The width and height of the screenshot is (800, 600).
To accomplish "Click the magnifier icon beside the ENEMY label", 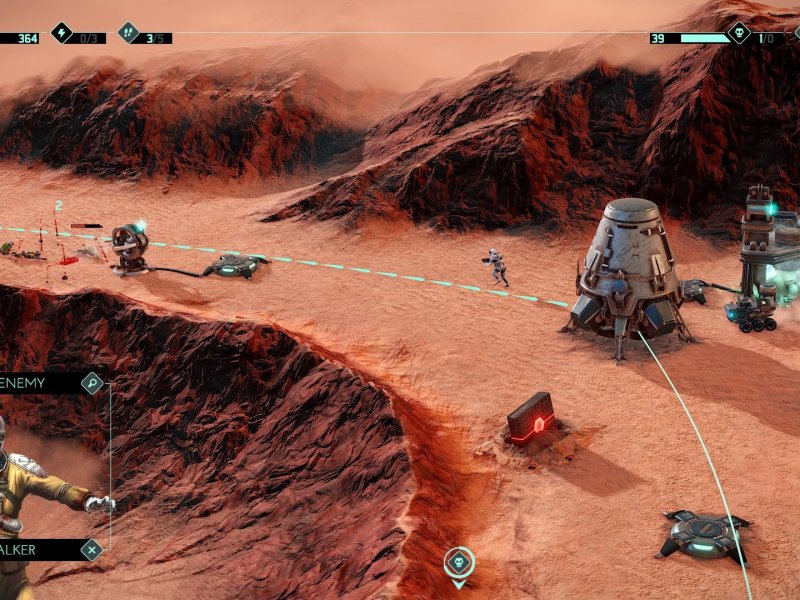I will point(92,383).
